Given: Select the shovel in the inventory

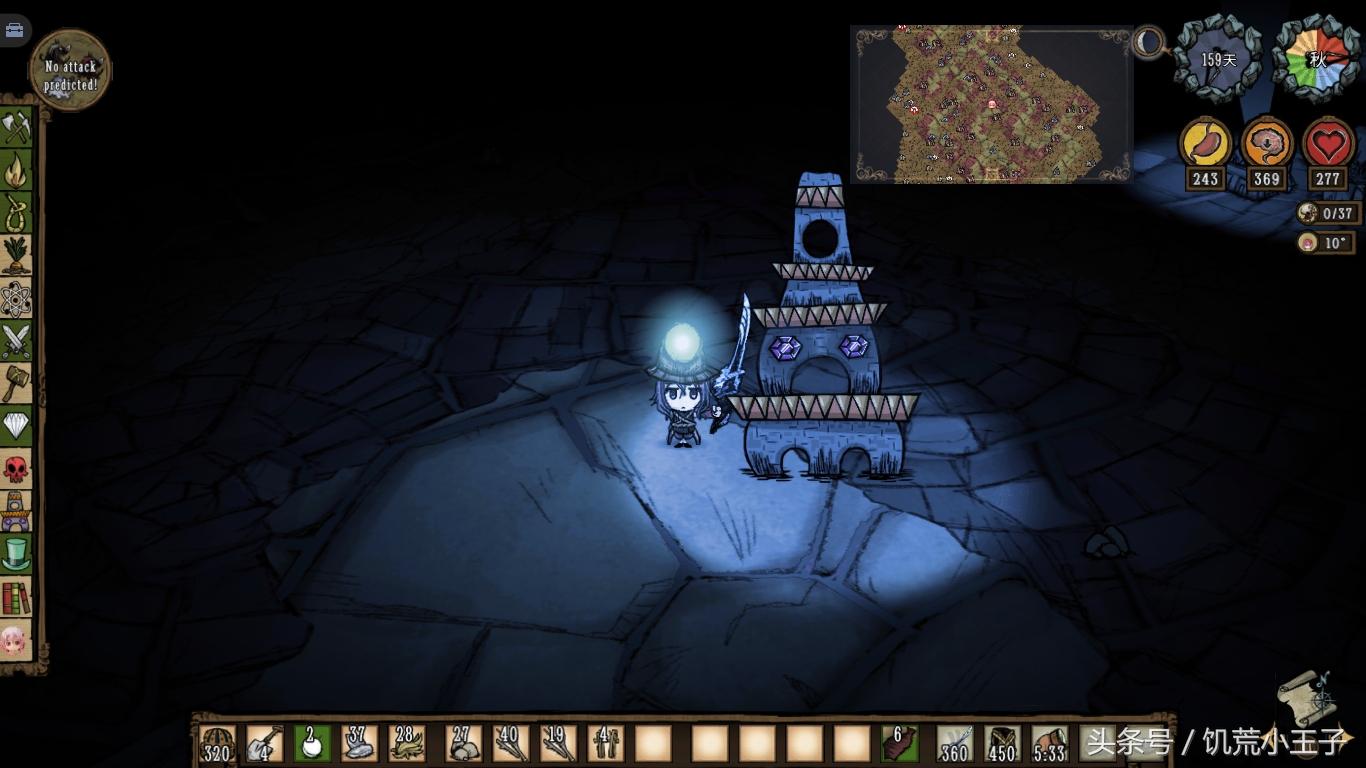Looking at the screenshot, I should point(264,744).
